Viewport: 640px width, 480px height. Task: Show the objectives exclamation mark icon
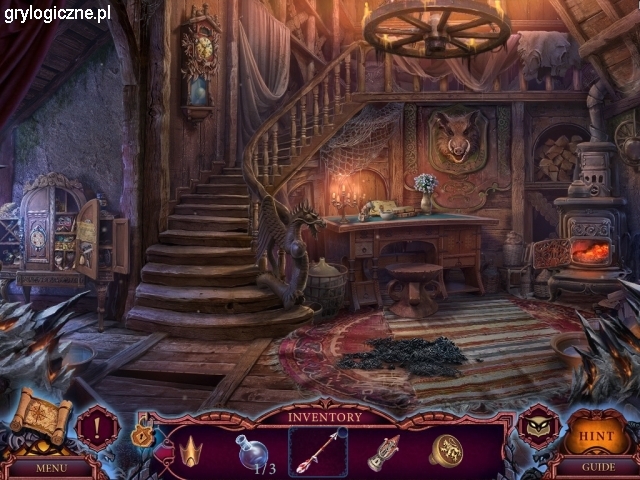click(x=97, y=426)
